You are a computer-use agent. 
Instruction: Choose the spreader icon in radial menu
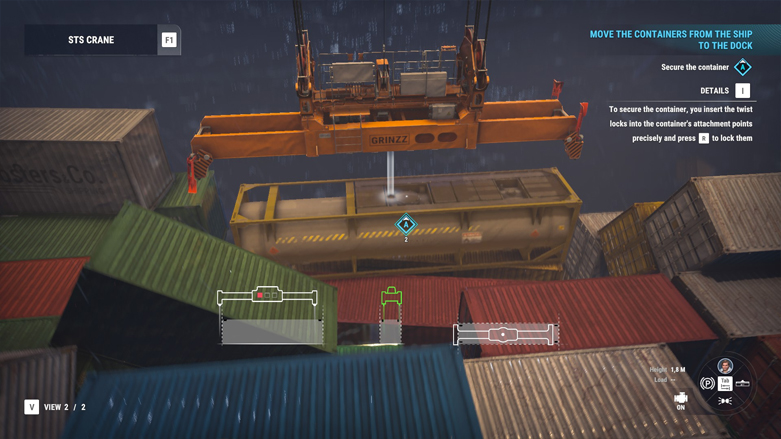point(743,383)
